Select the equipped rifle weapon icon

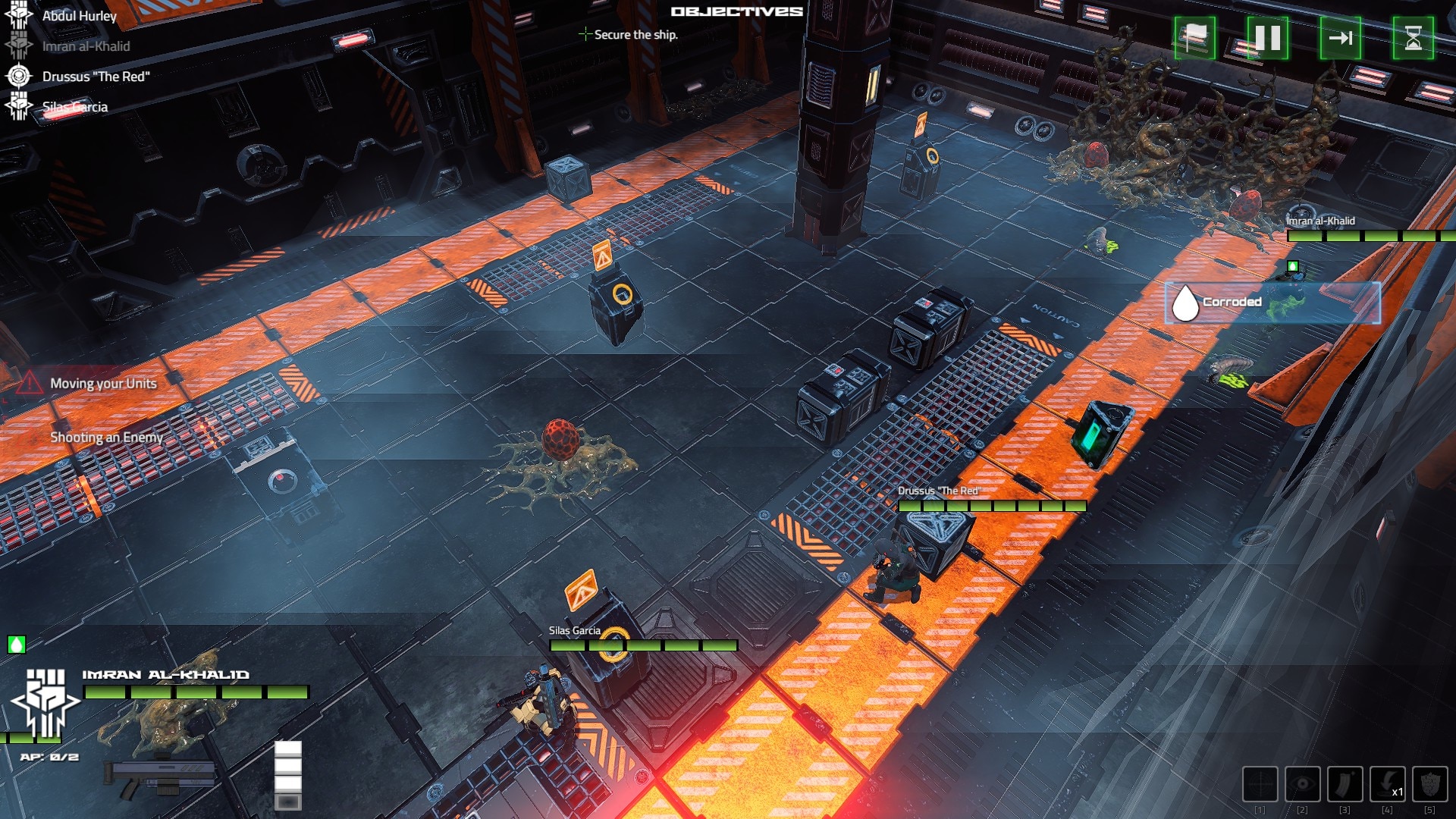(161, 779)
